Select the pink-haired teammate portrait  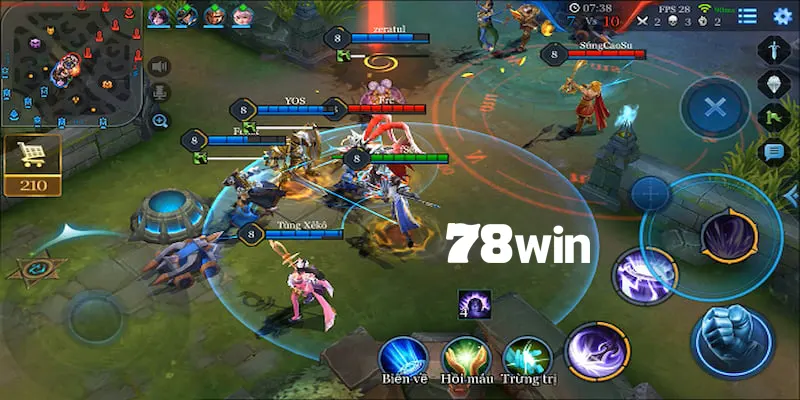(x=242, y=15)
